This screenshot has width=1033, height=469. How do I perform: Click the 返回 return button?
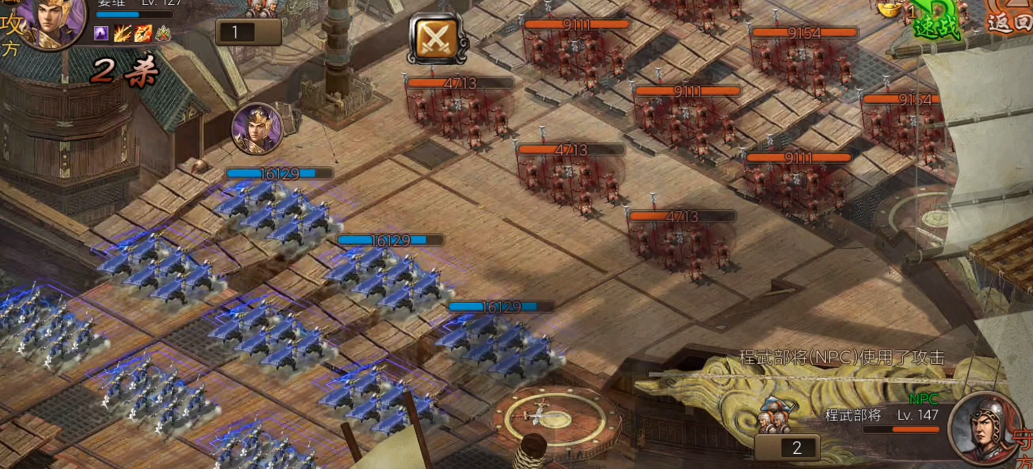point(1008,18)
